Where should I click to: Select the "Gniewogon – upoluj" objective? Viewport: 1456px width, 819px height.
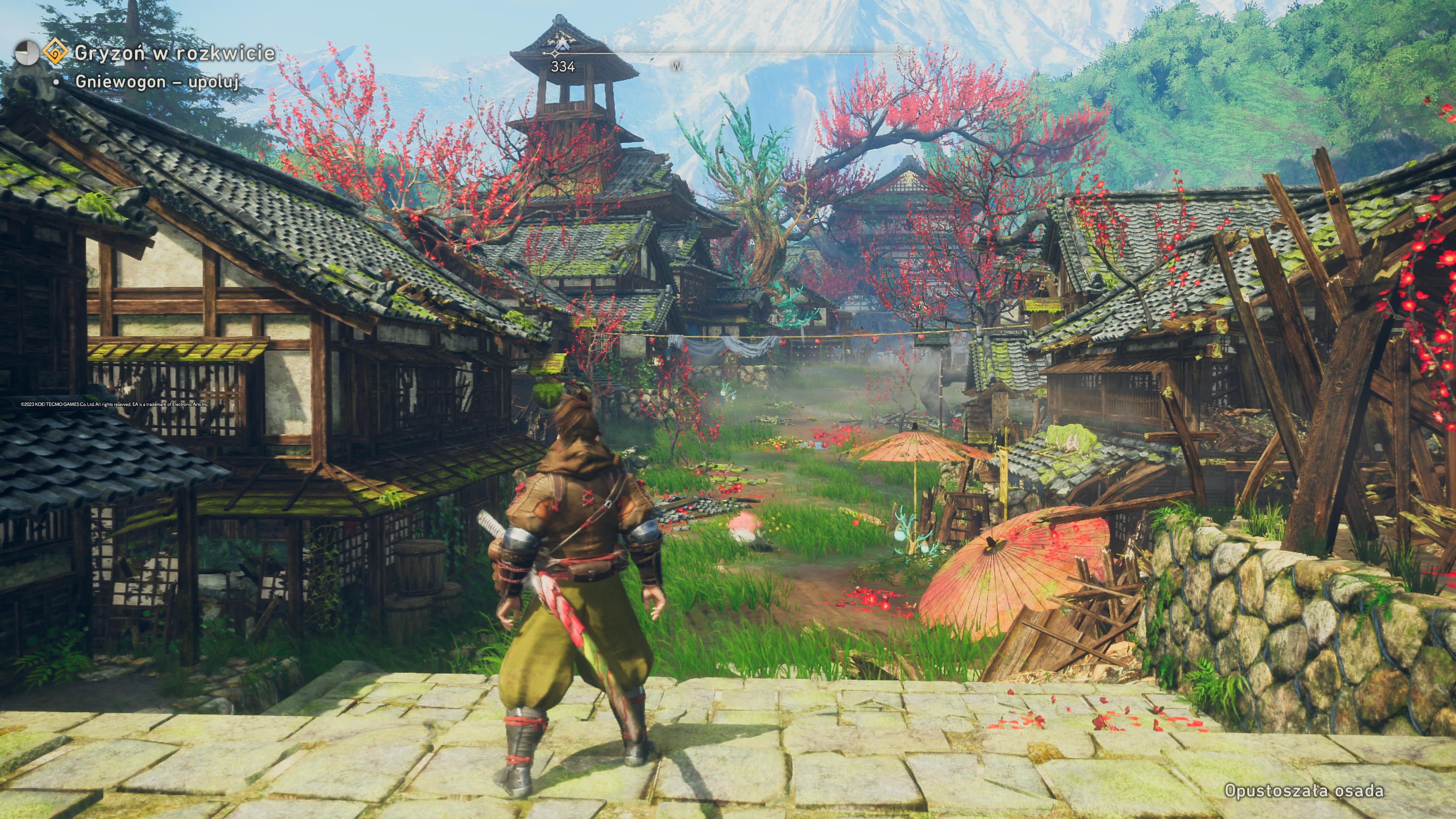[157, 82]
